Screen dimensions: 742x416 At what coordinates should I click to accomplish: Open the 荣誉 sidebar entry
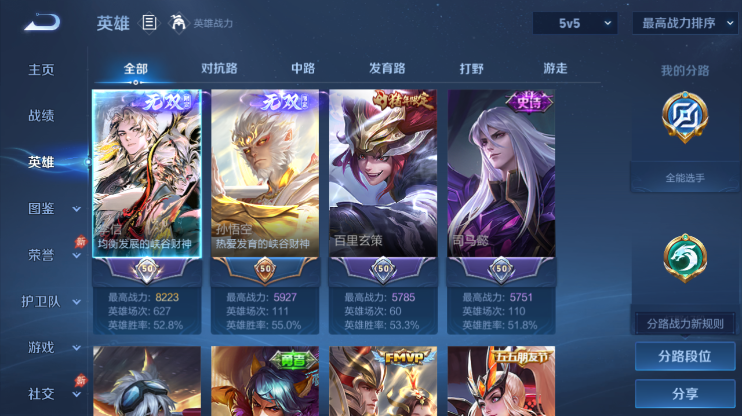pos(41,254)
